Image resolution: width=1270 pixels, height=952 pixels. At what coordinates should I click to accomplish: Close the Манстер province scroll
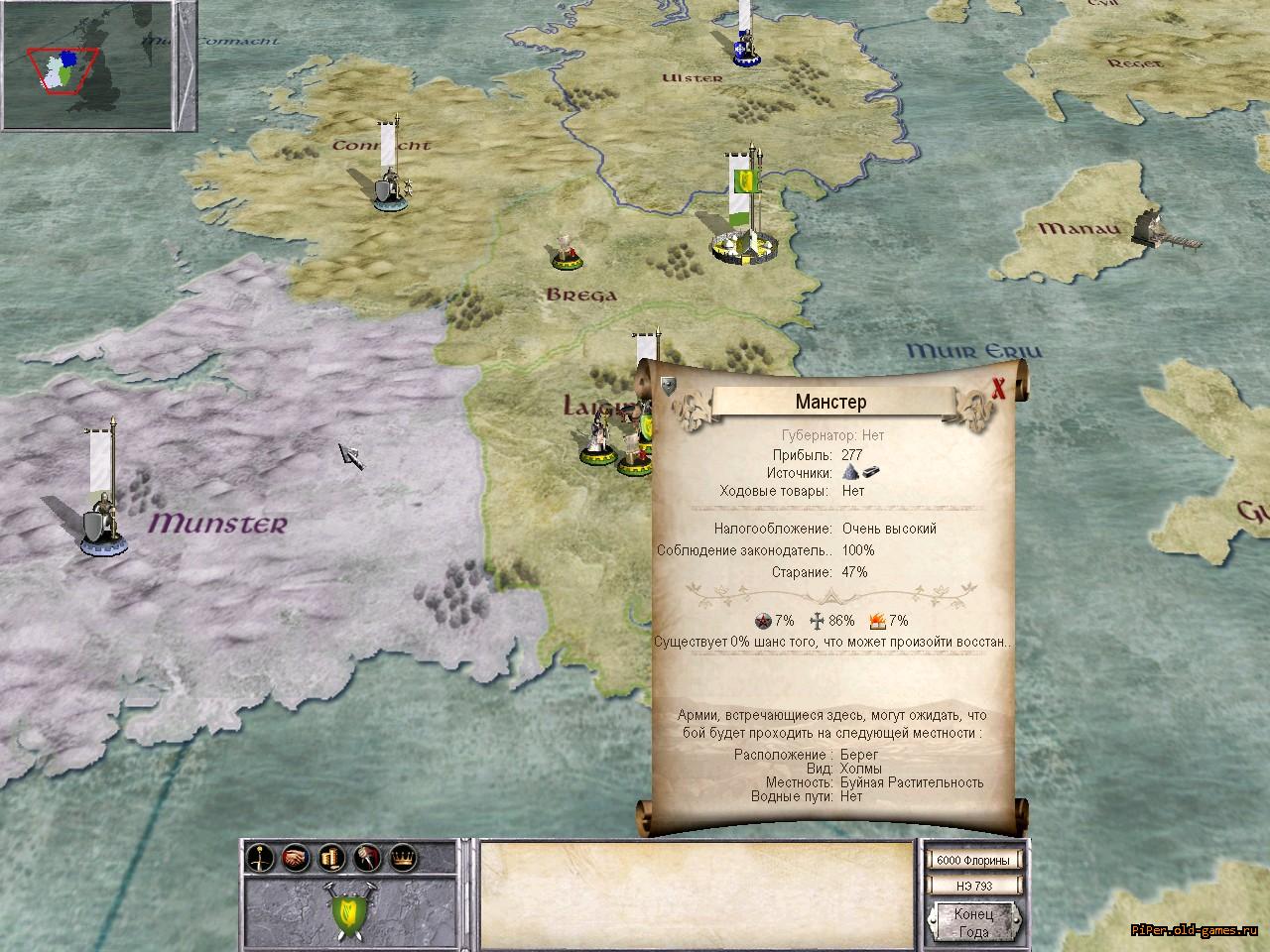point(999,388)
